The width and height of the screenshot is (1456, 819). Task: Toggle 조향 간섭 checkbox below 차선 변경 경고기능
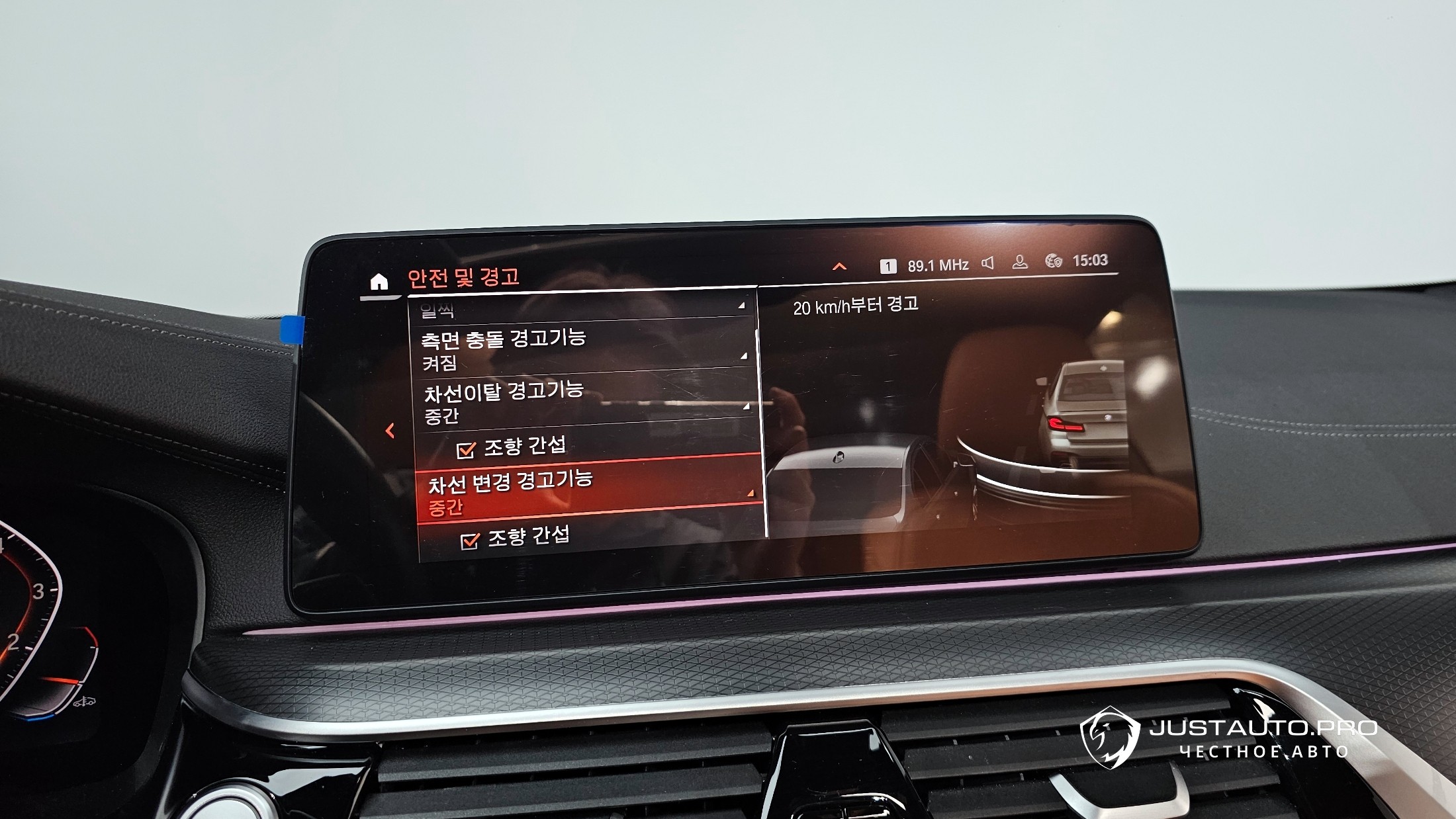pos(470,540)
